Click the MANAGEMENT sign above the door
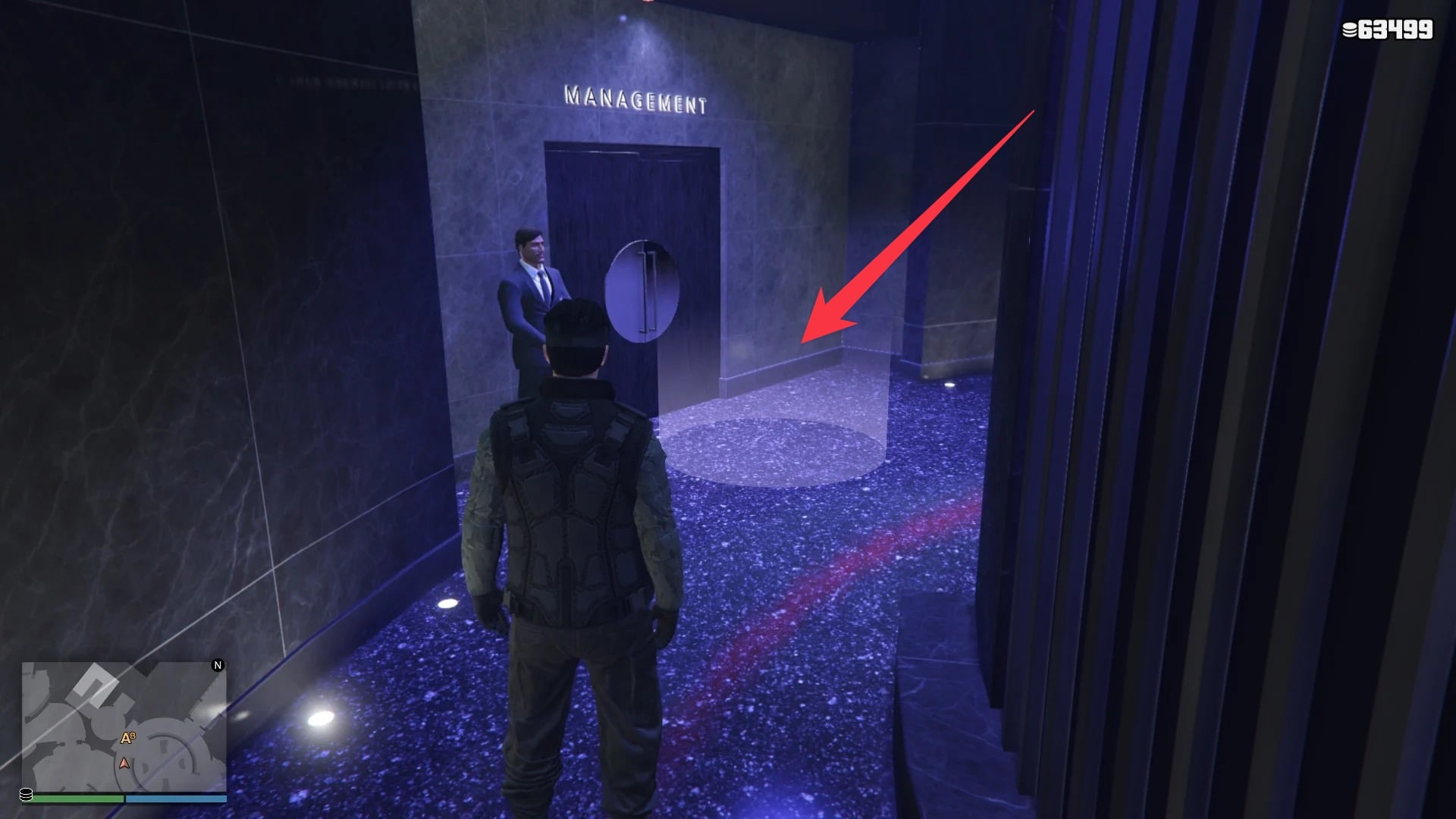The image size is (1456, 819). pos(635,98)
